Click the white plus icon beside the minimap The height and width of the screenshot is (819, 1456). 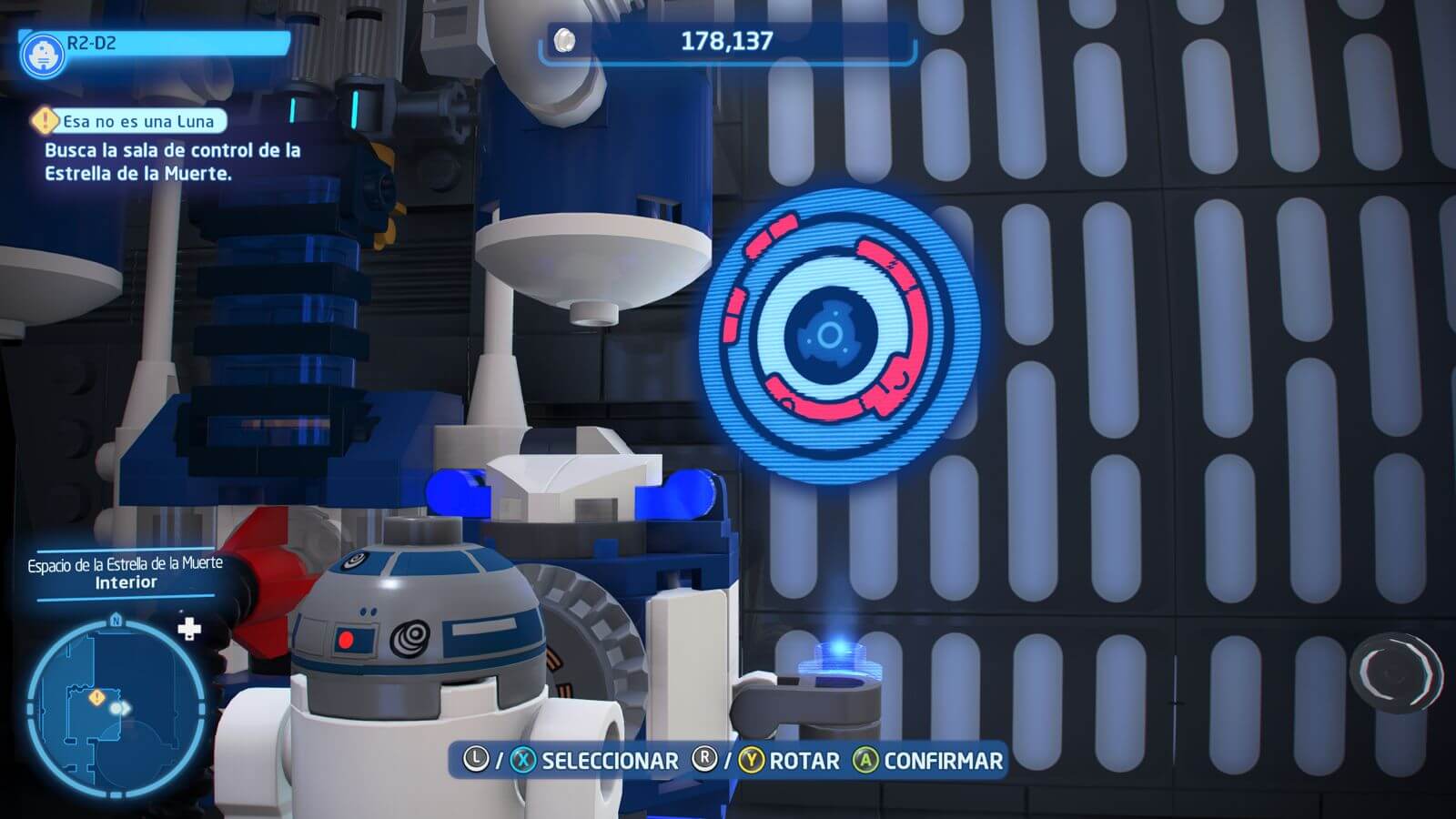(189, 629)
